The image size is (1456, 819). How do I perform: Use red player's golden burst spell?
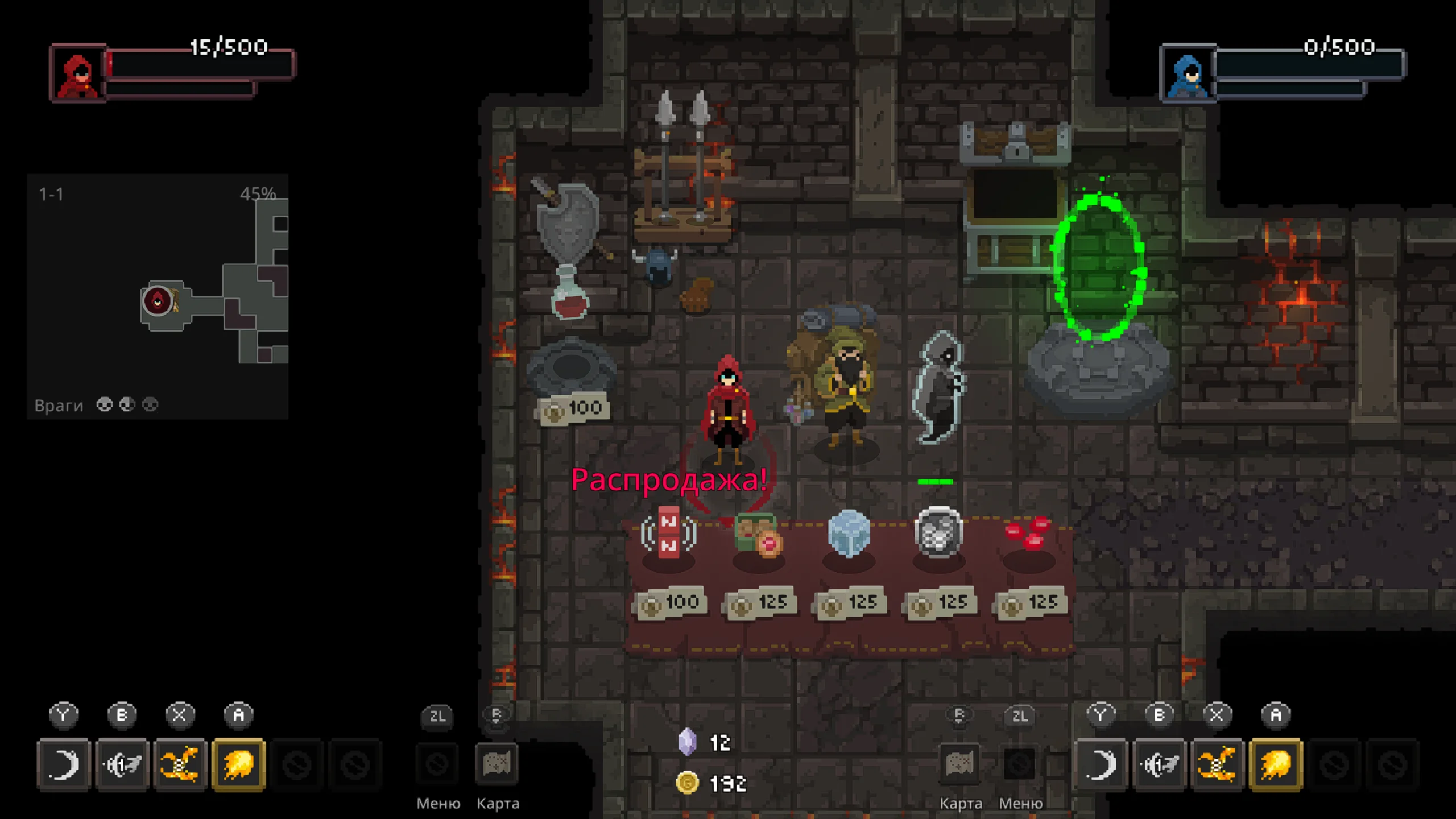point(180,764)
